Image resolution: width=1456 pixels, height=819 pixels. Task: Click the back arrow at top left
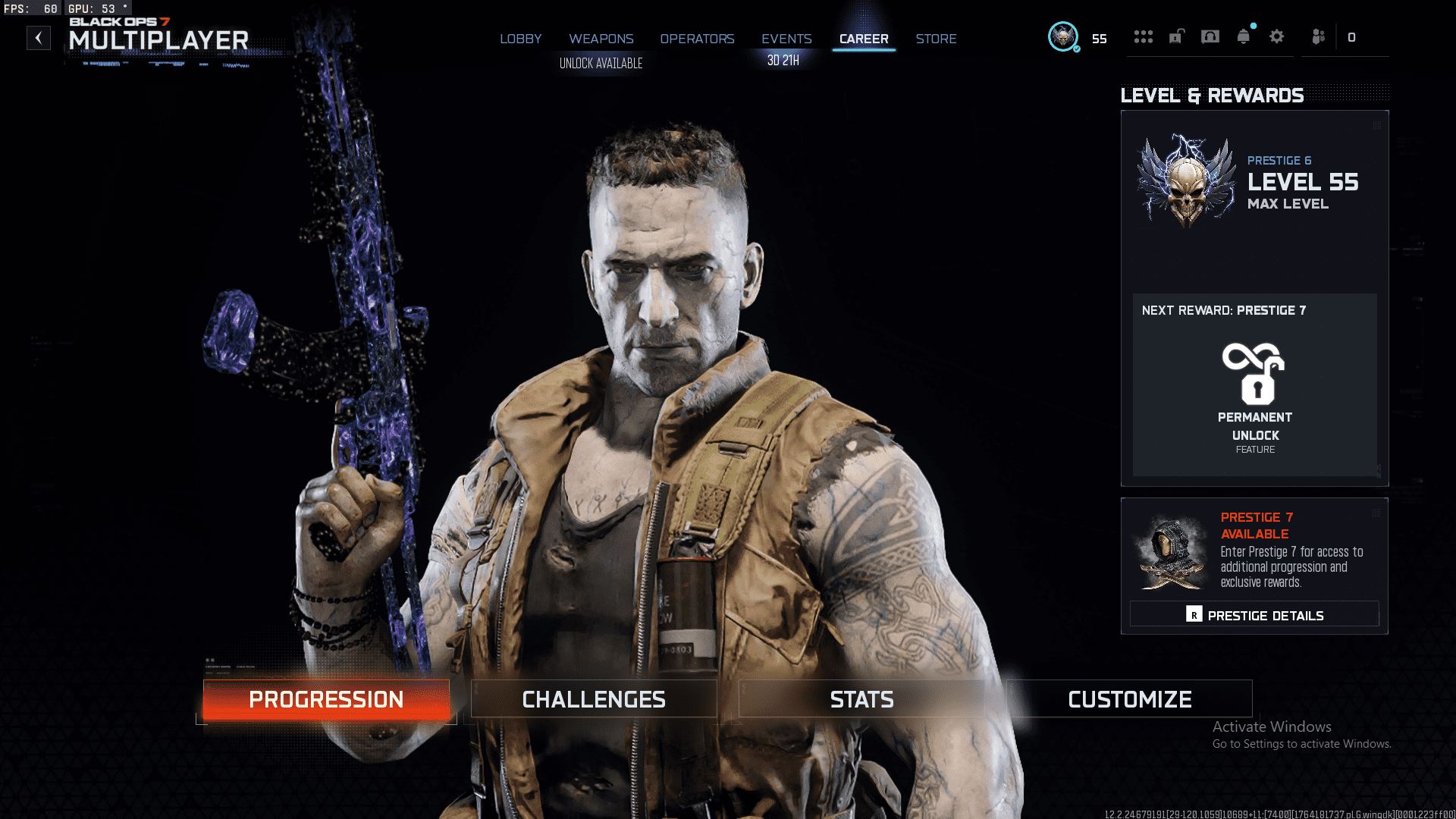pos(38,37)
